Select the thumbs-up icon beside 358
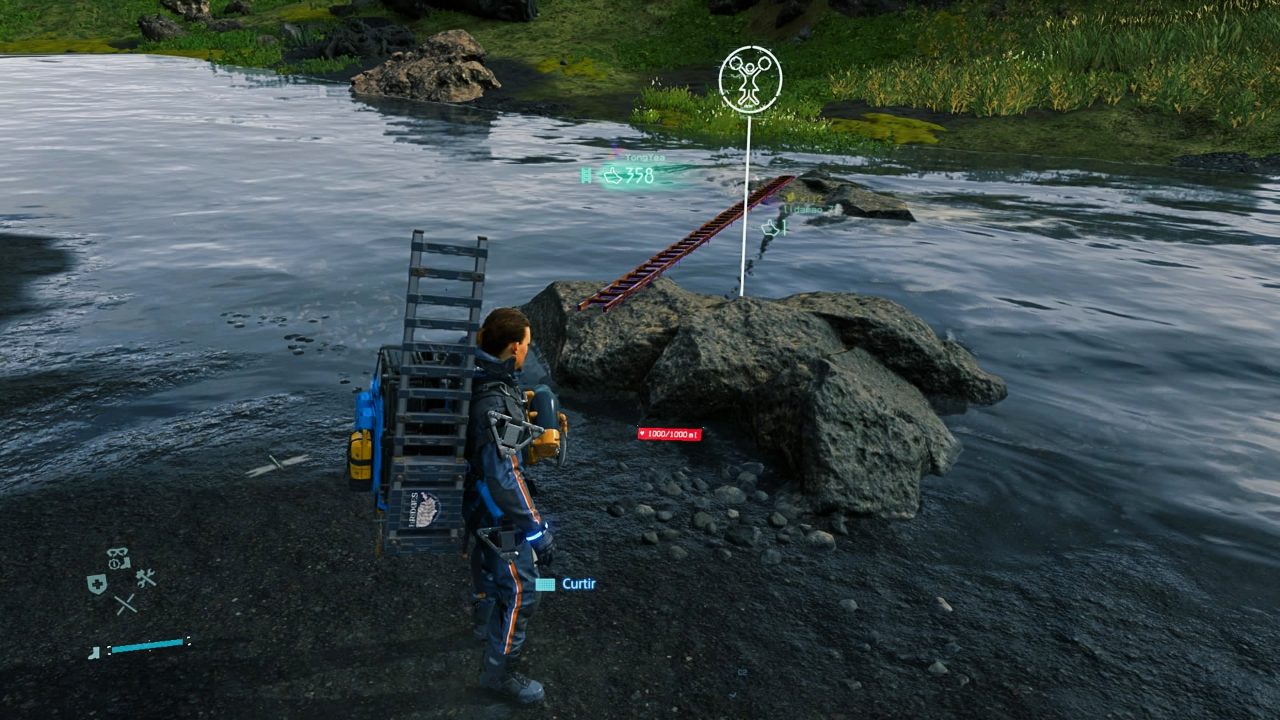Viewport: 1280px width, 720px height. (614, 175)
